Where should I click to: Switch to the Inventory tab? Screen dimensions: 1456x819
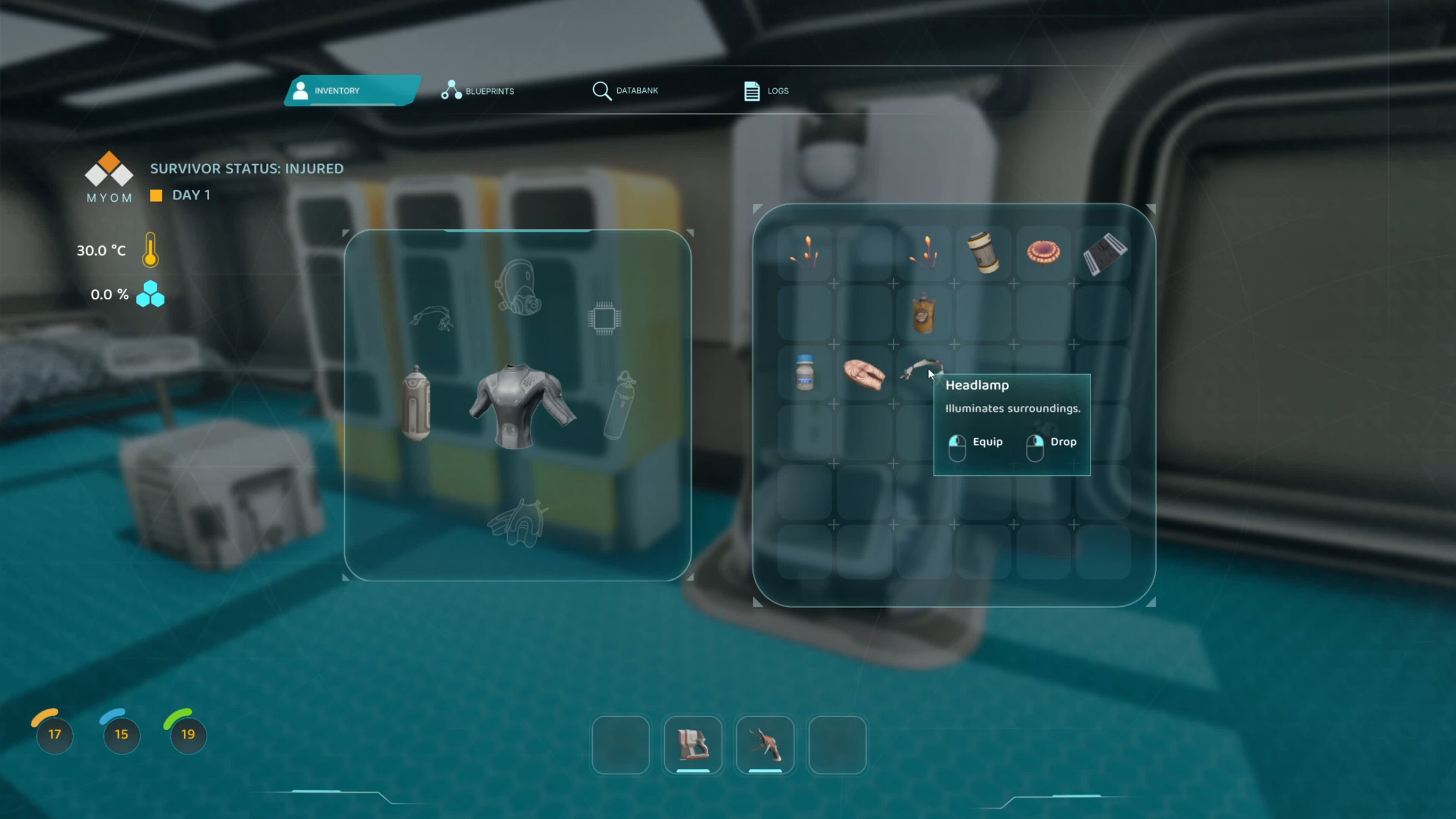(338, 91)
